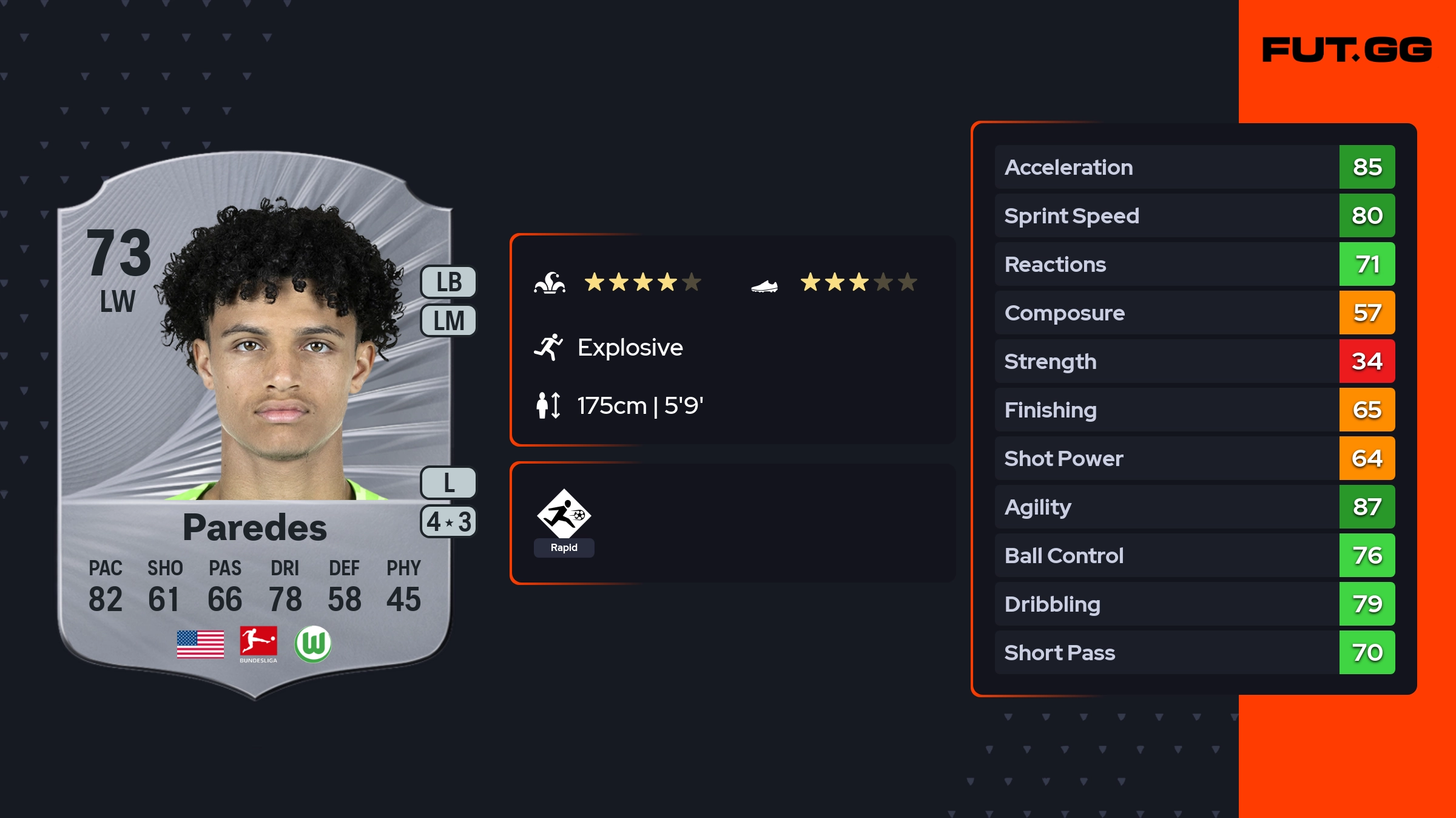Select the Short Pass stat row
The width and height of the screenshot is (1456, 818).
[x=1194, y=652]
